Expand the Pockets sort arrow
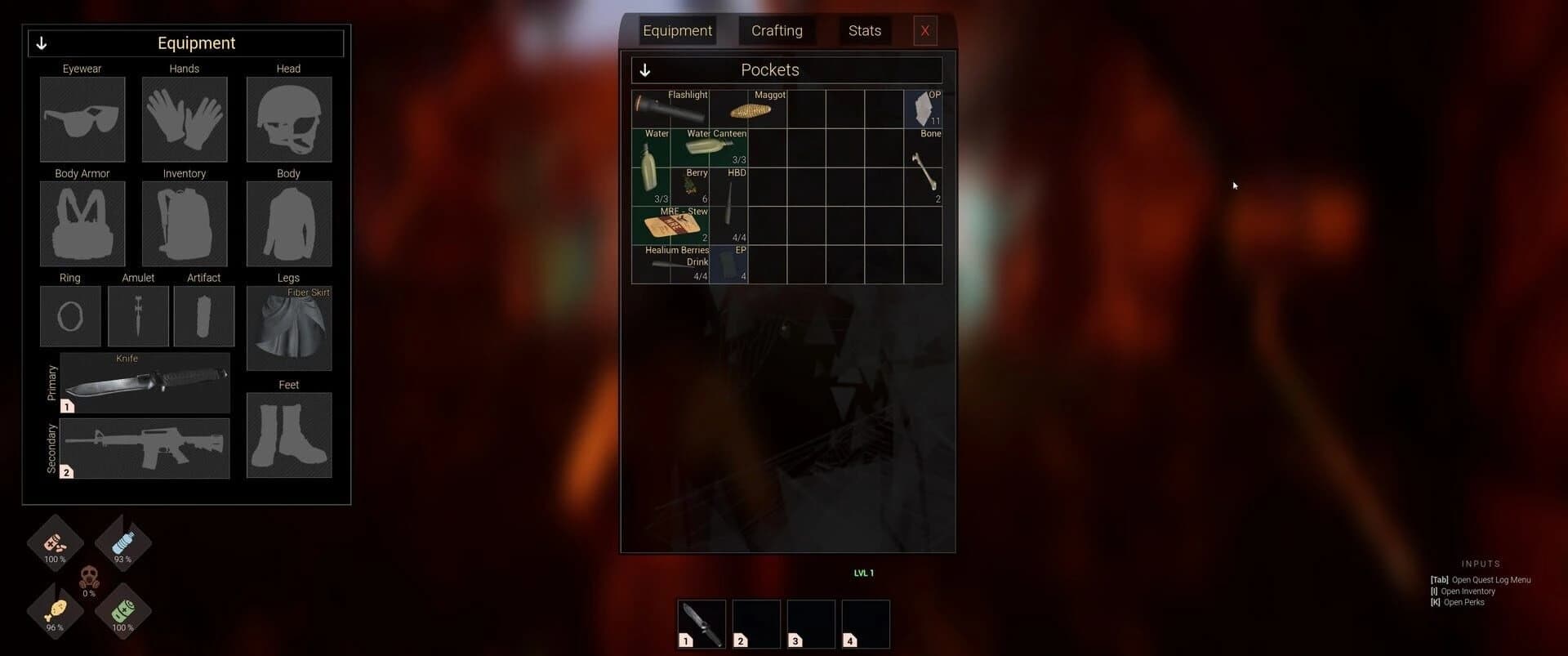Screen dimensions: 1568x656 pos(645,70)
